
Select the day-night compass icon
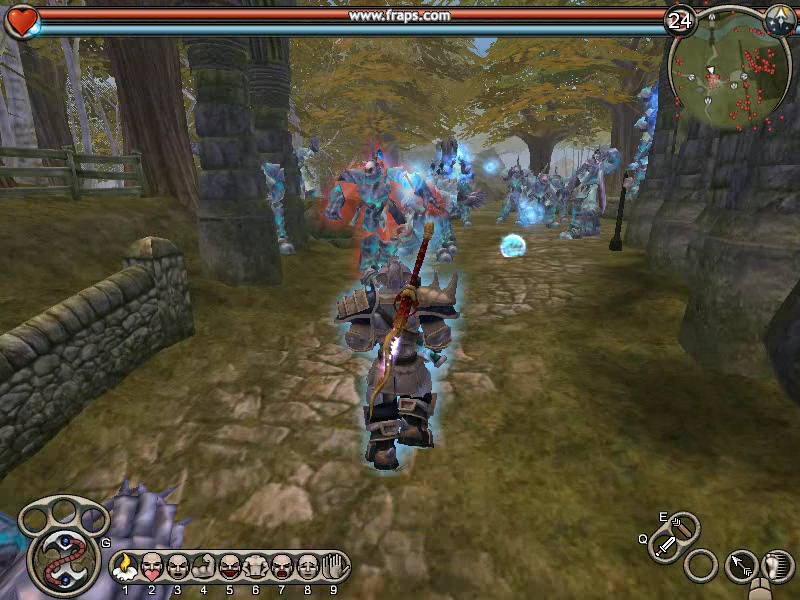point(779,19)
